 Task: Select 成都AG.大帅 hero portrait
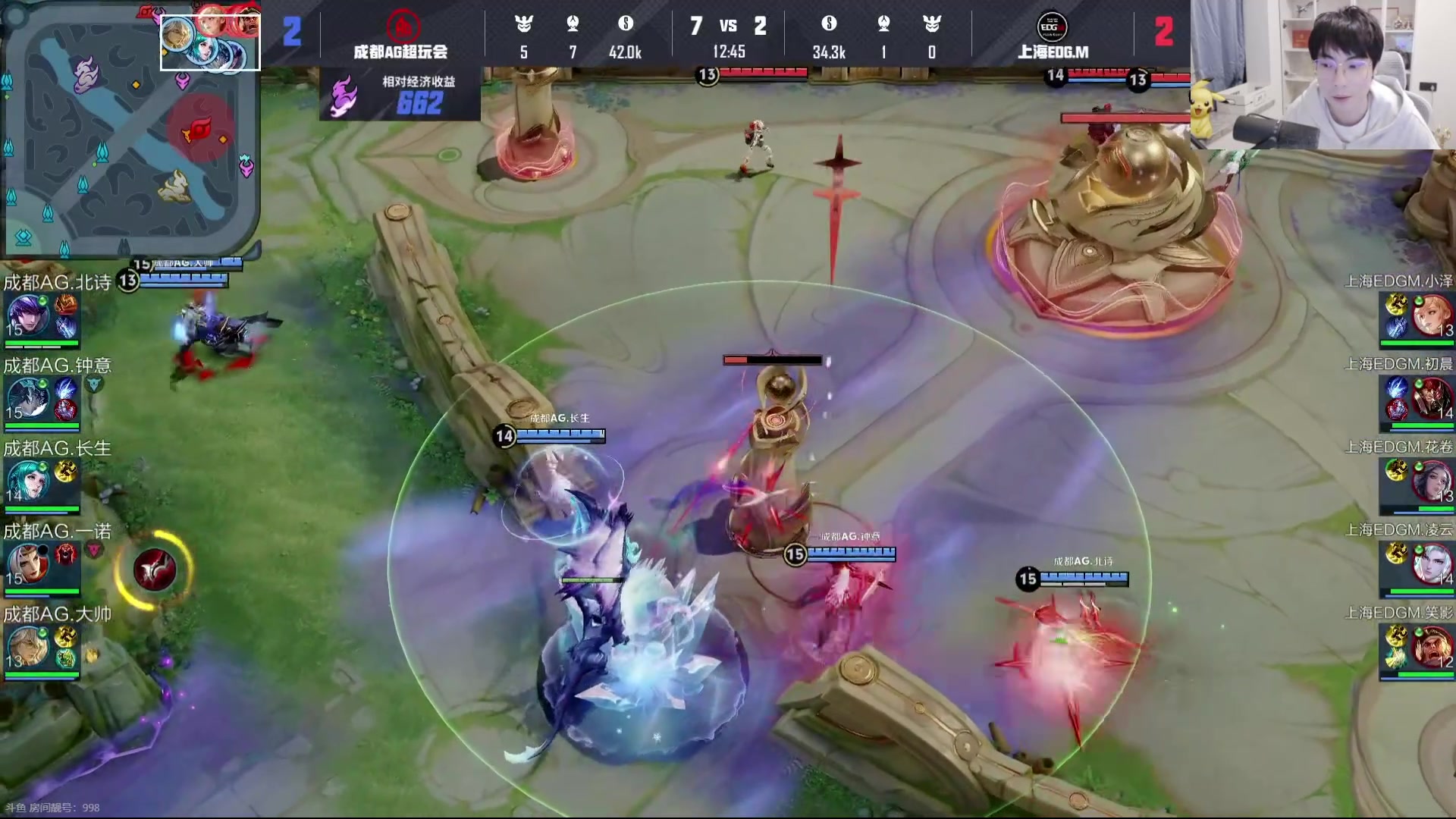point(28,647)
